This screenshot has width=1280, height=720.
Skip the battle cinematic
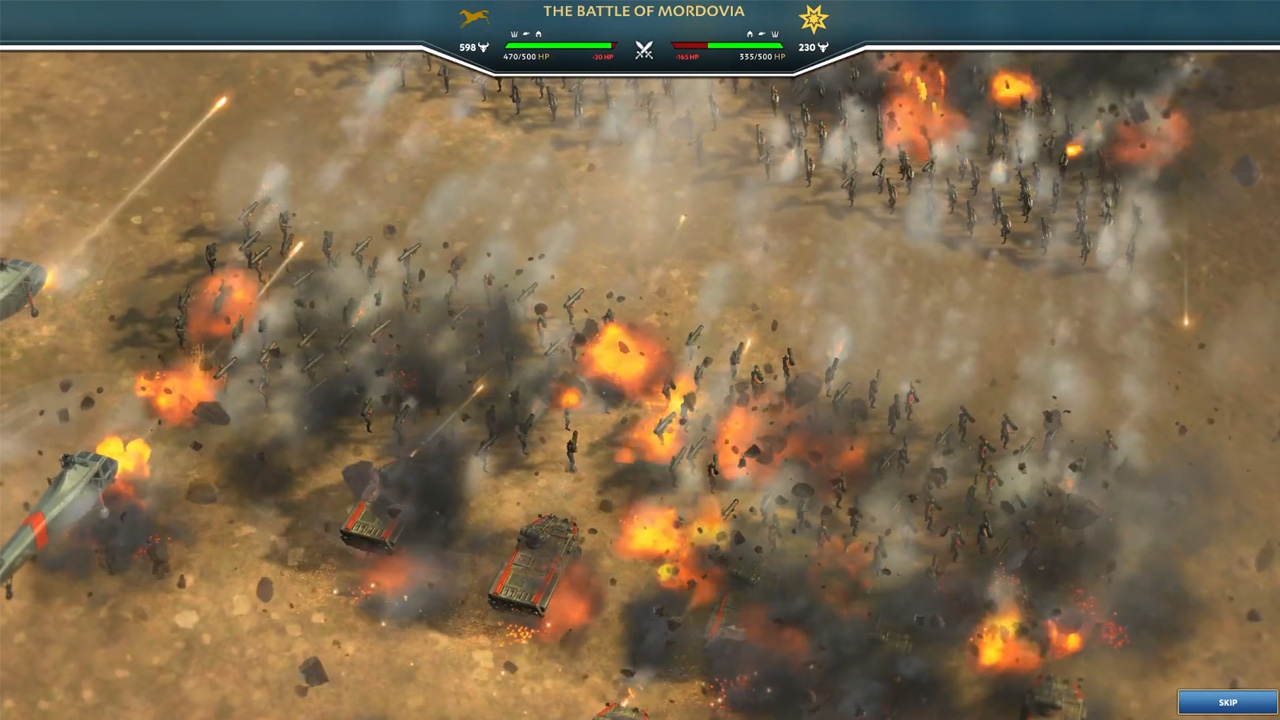tap(1227, 702)
